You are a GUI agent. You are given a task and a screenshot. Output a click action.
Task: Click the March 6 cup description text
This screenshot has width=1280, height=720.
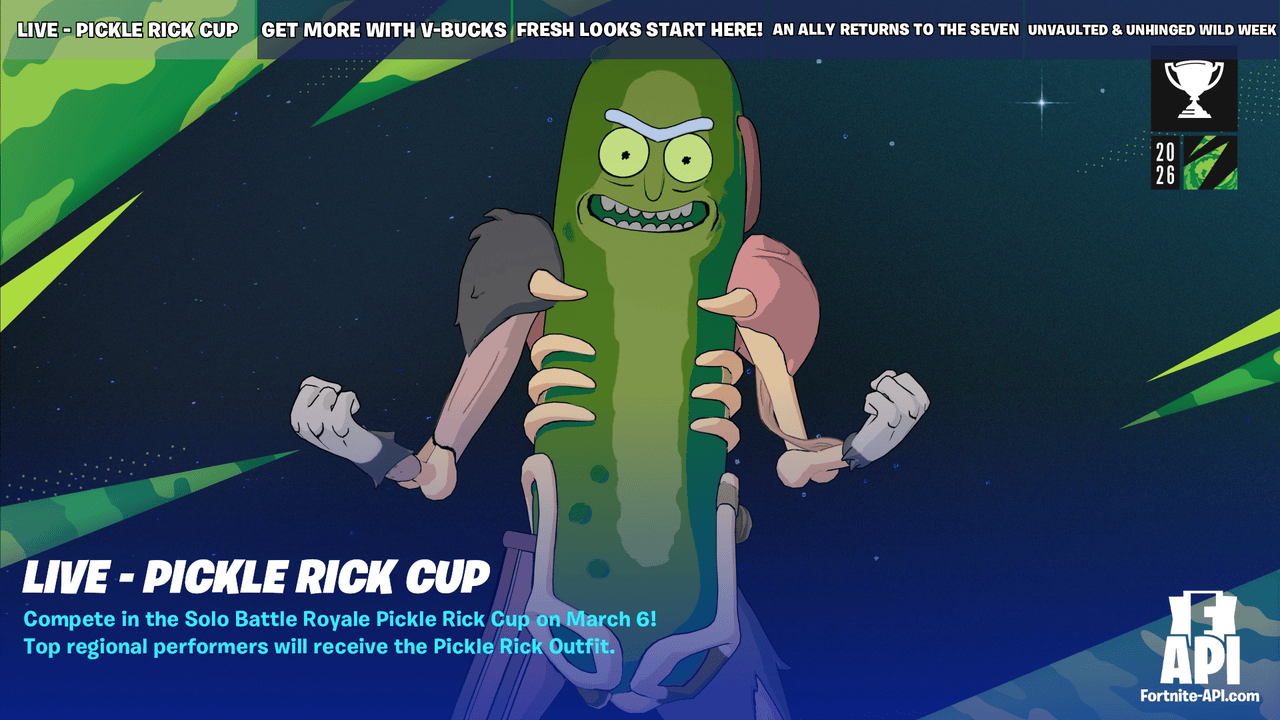pos(340,620)
